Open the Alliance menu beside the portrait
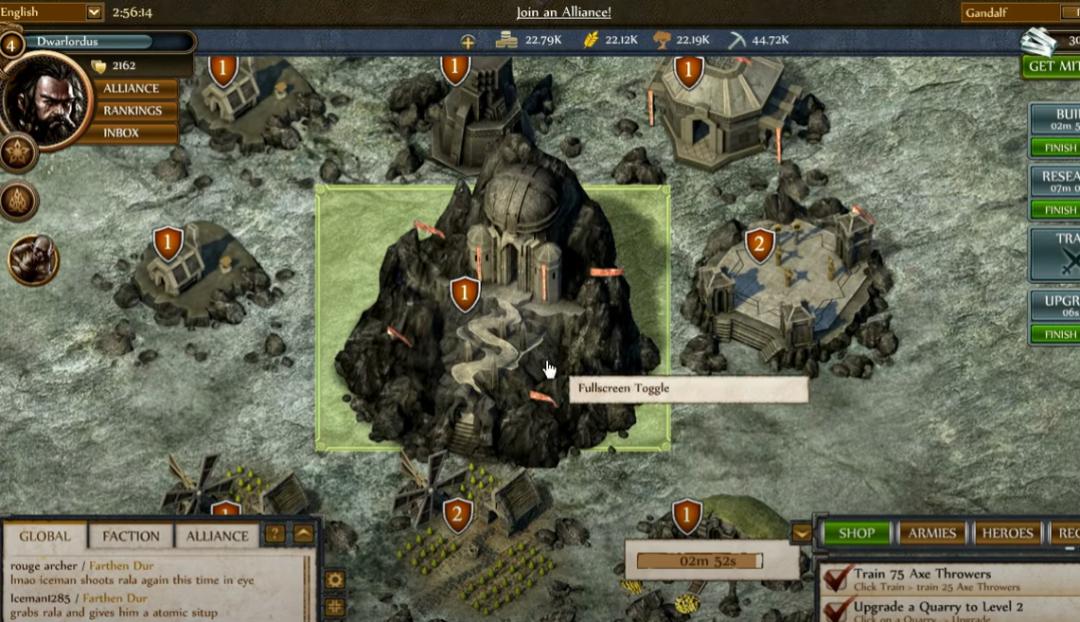The width and height of the screenshot is (1080, 622). (131, 88)
